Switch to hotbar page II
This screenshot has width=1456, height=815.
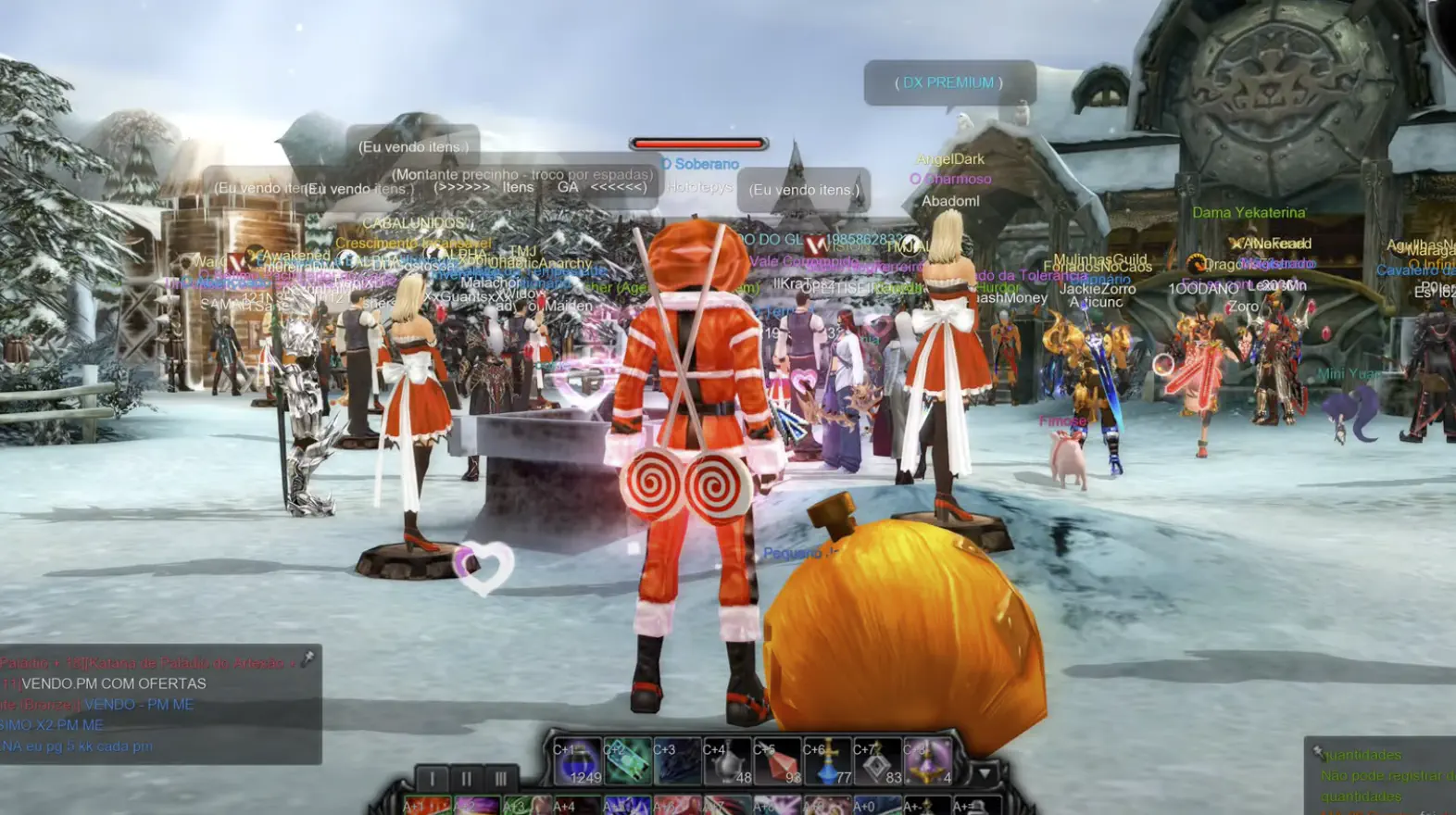(466, 778)
